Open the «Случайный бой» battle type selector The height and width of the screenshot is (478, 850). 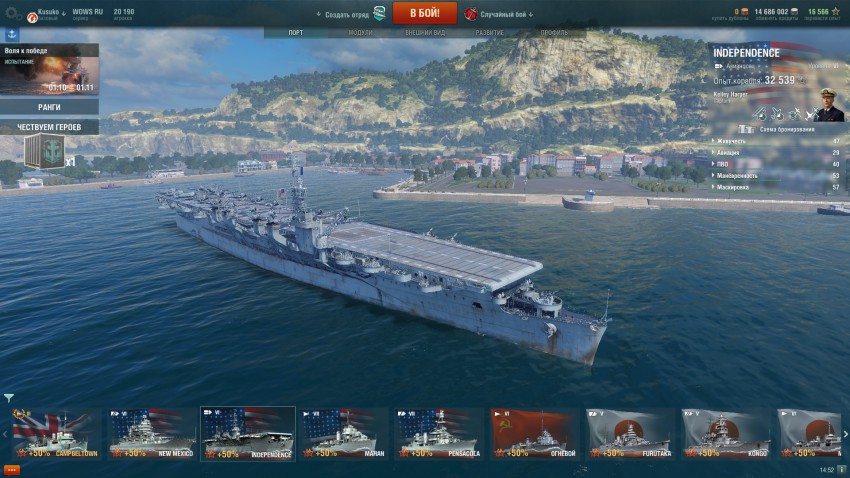pos(499,14)
